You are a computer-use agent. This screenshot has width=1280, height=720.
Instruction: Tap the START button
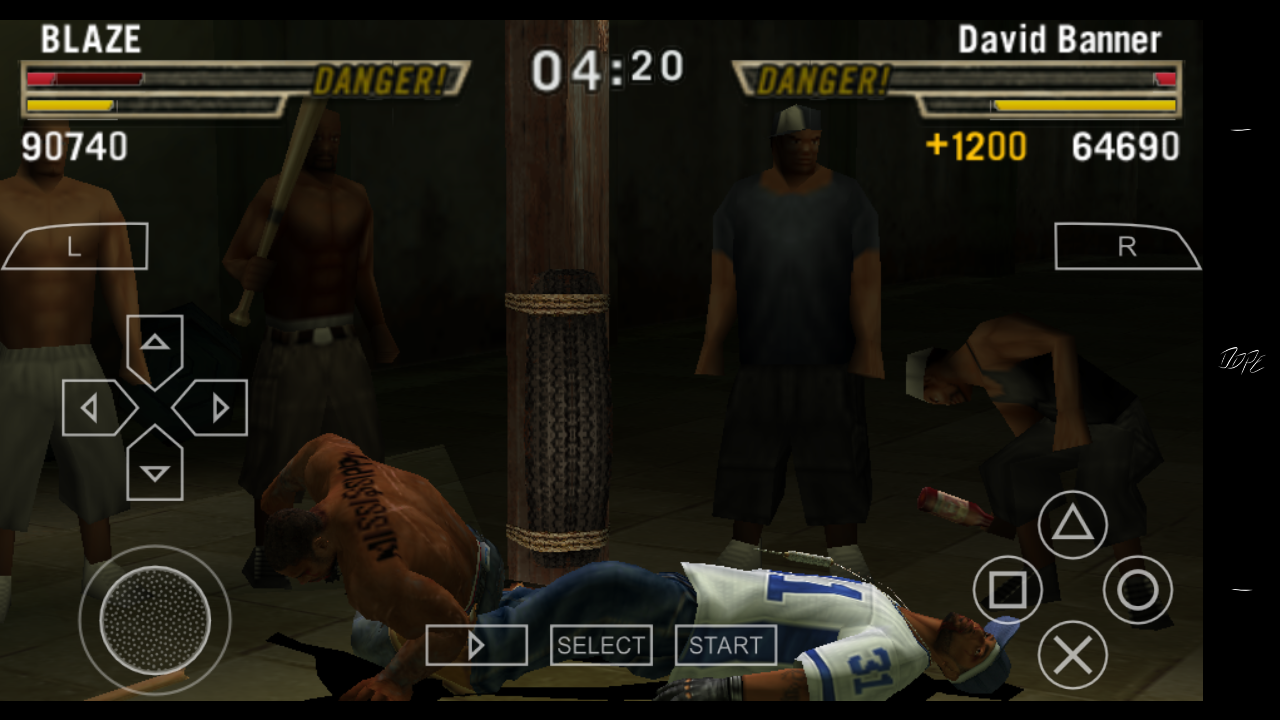click(725, 645)
